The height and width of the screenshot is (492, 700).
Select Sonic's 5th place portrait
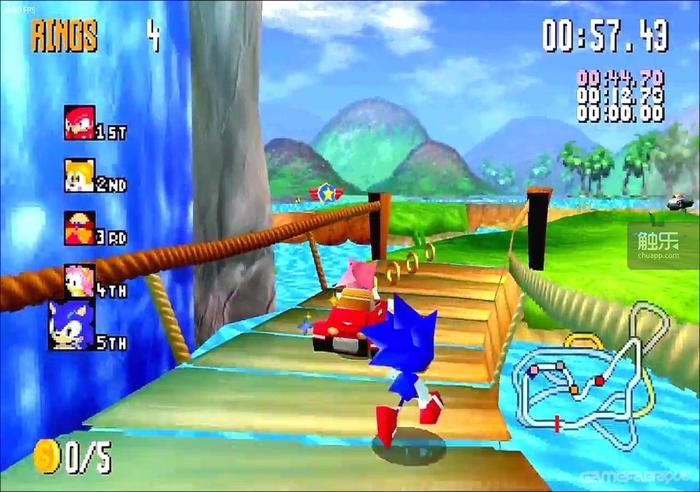[x=70, y=325]
